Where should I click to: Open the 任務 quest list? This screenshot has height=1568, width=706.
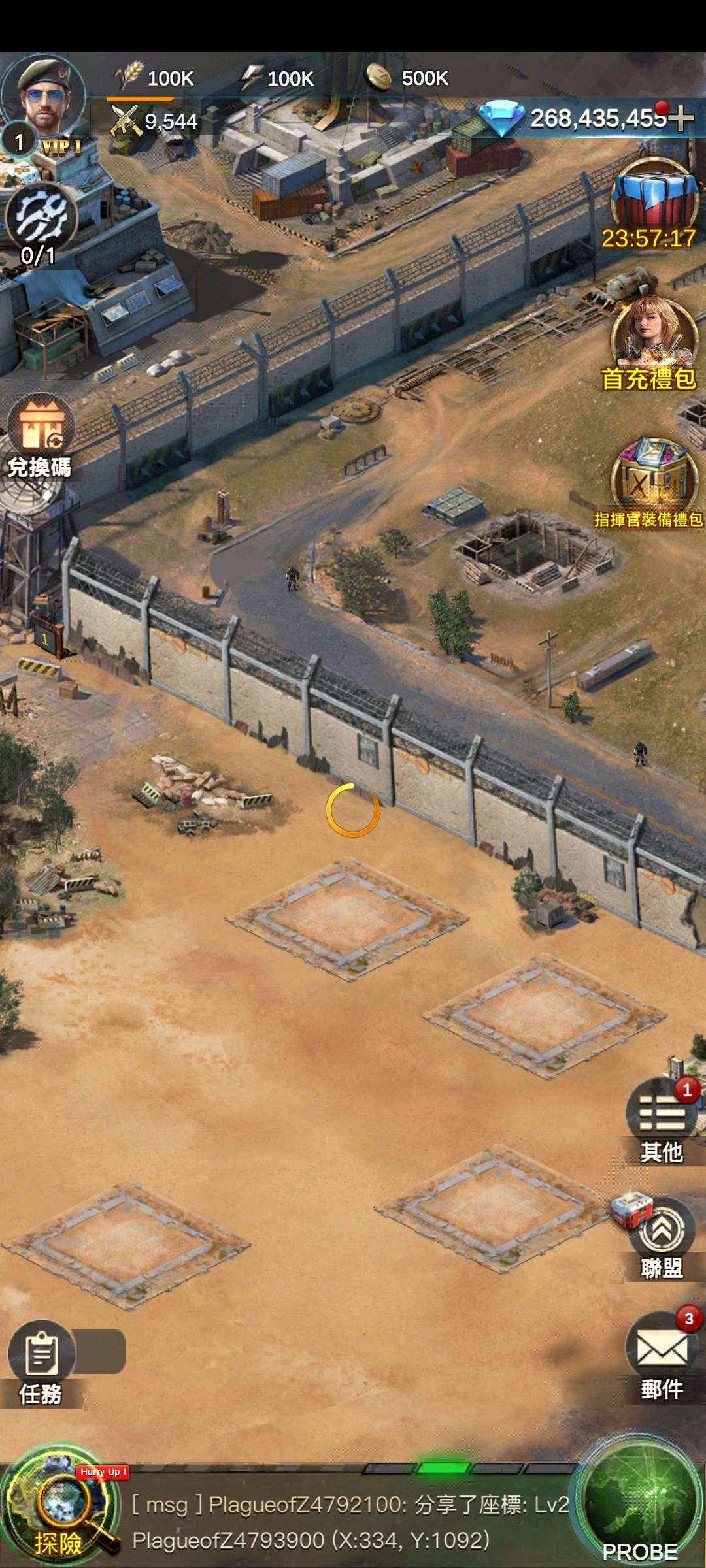coord(41,1358)
